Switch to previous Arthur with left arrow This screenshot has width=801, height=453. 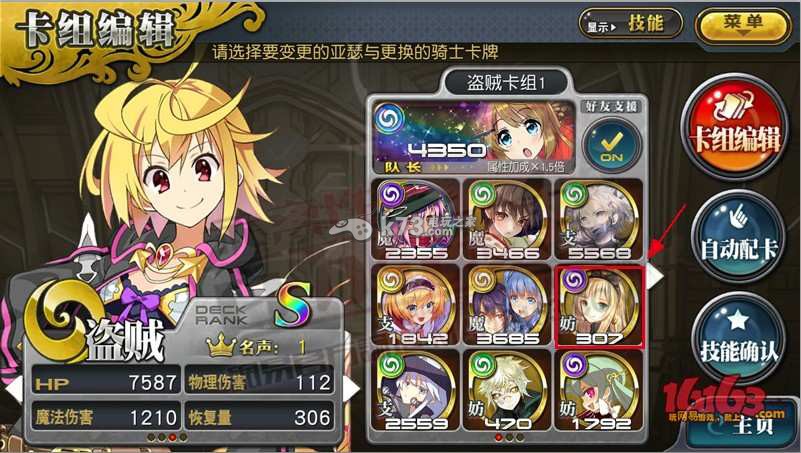[x=14, y=385]
